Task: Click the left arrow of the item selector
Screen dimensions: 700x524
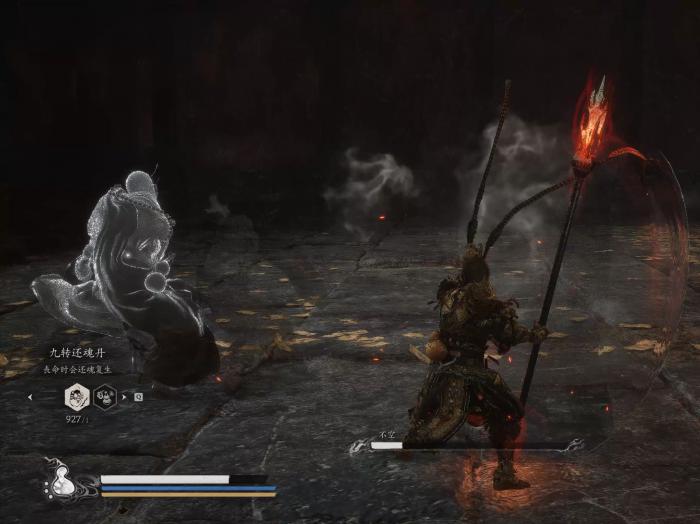Action: click(x=31, y=396)
